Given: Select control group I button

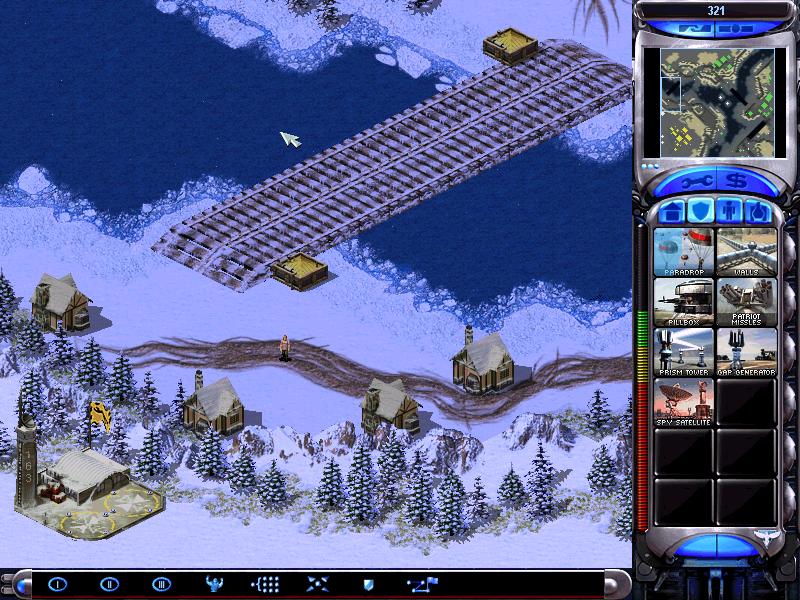Looking at the screenshot, I should [57, 584].
